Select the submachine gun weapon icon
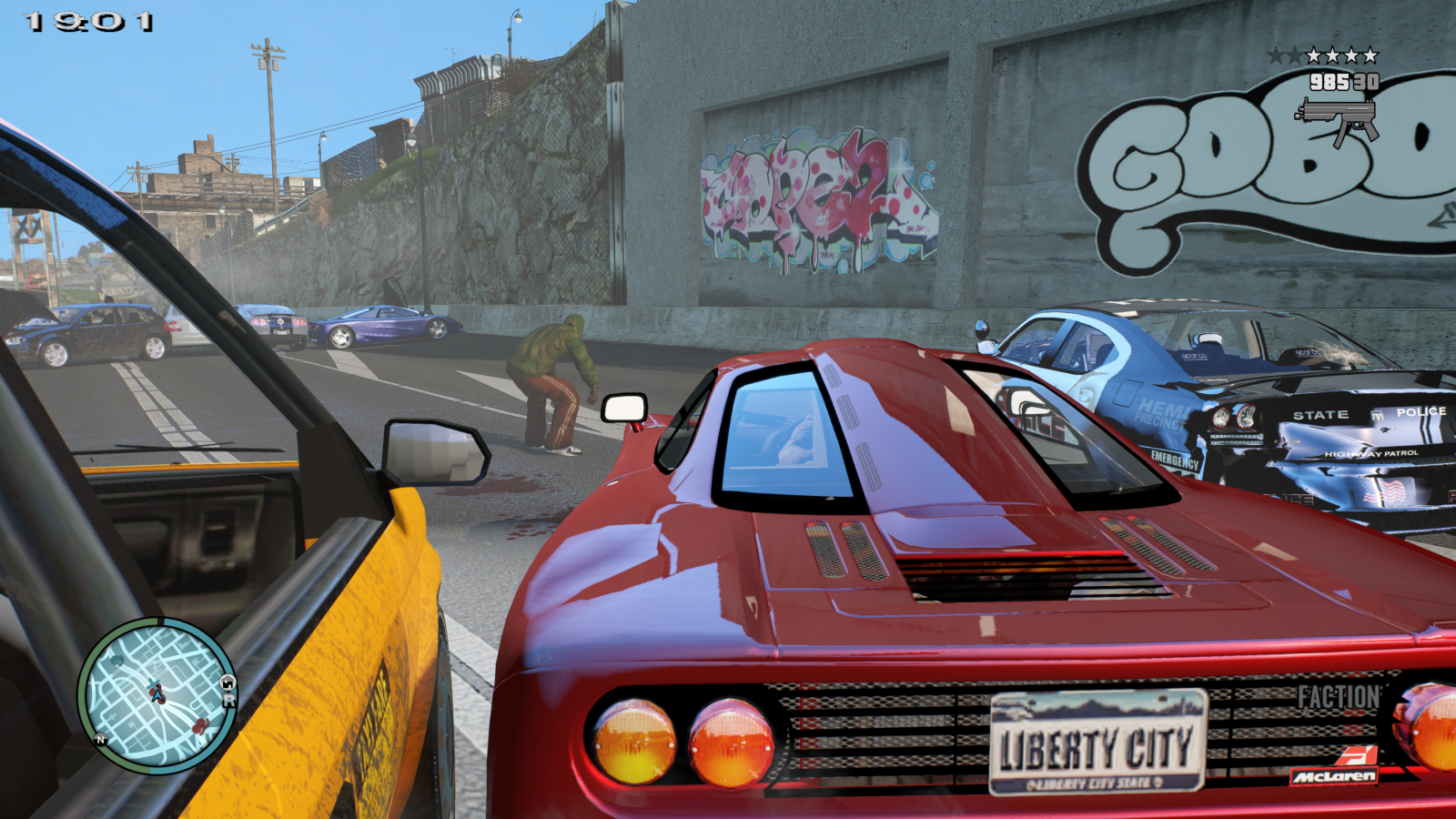Screen dimensions: 1456x819 click(x=1337, y=119)
